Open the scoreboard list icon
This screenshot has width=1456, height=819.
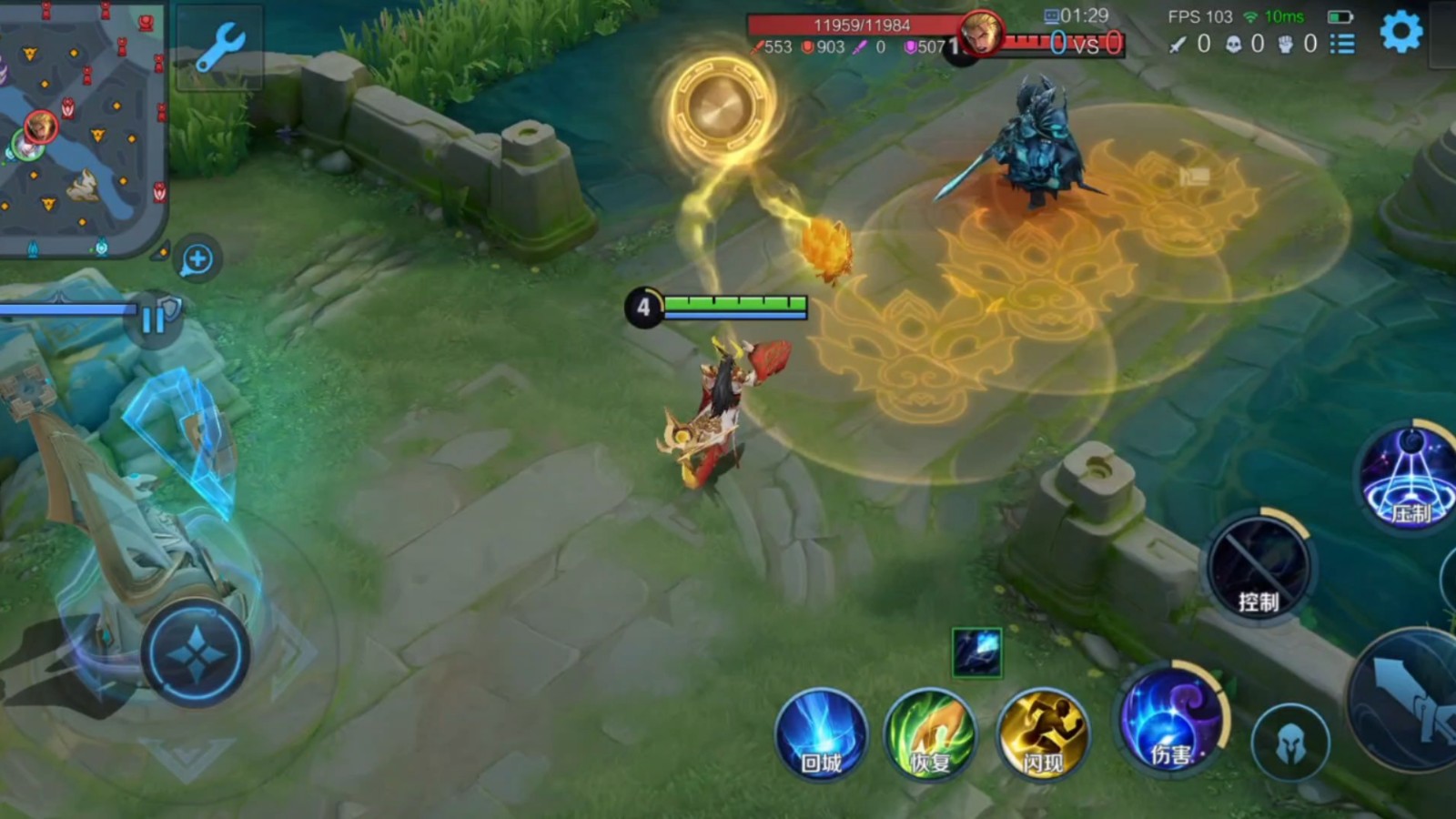click(x=1342, y=44)
